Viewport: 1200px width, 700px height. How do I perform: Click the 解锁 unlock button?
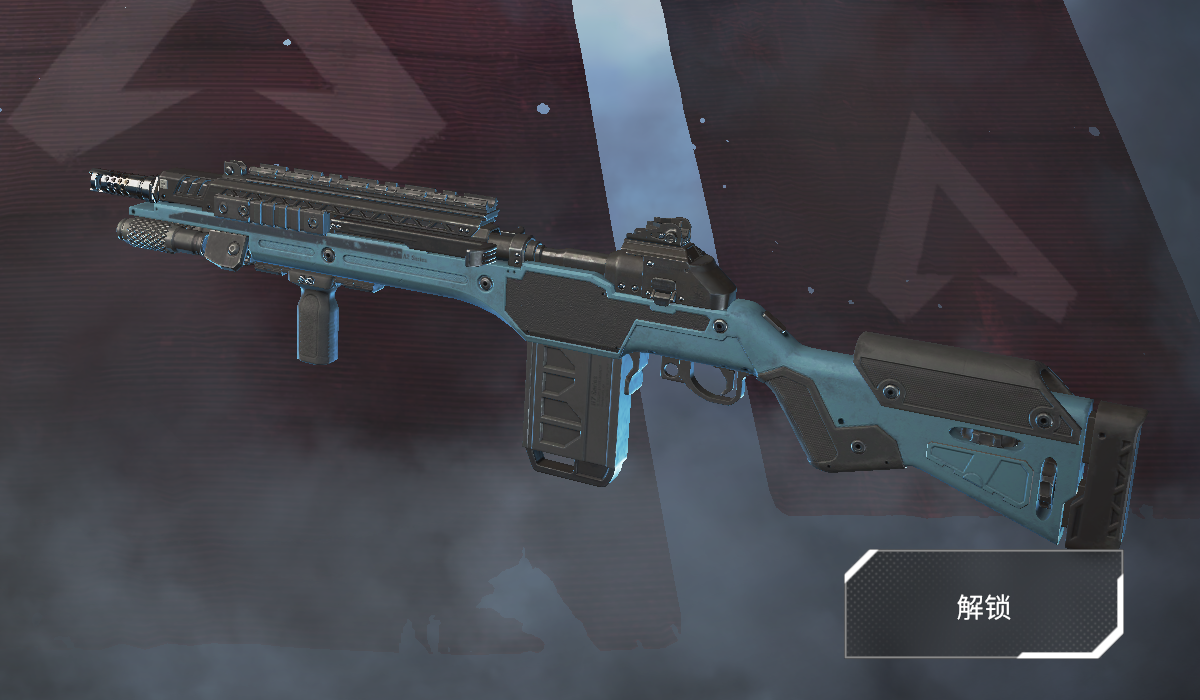tap(983, 604)
